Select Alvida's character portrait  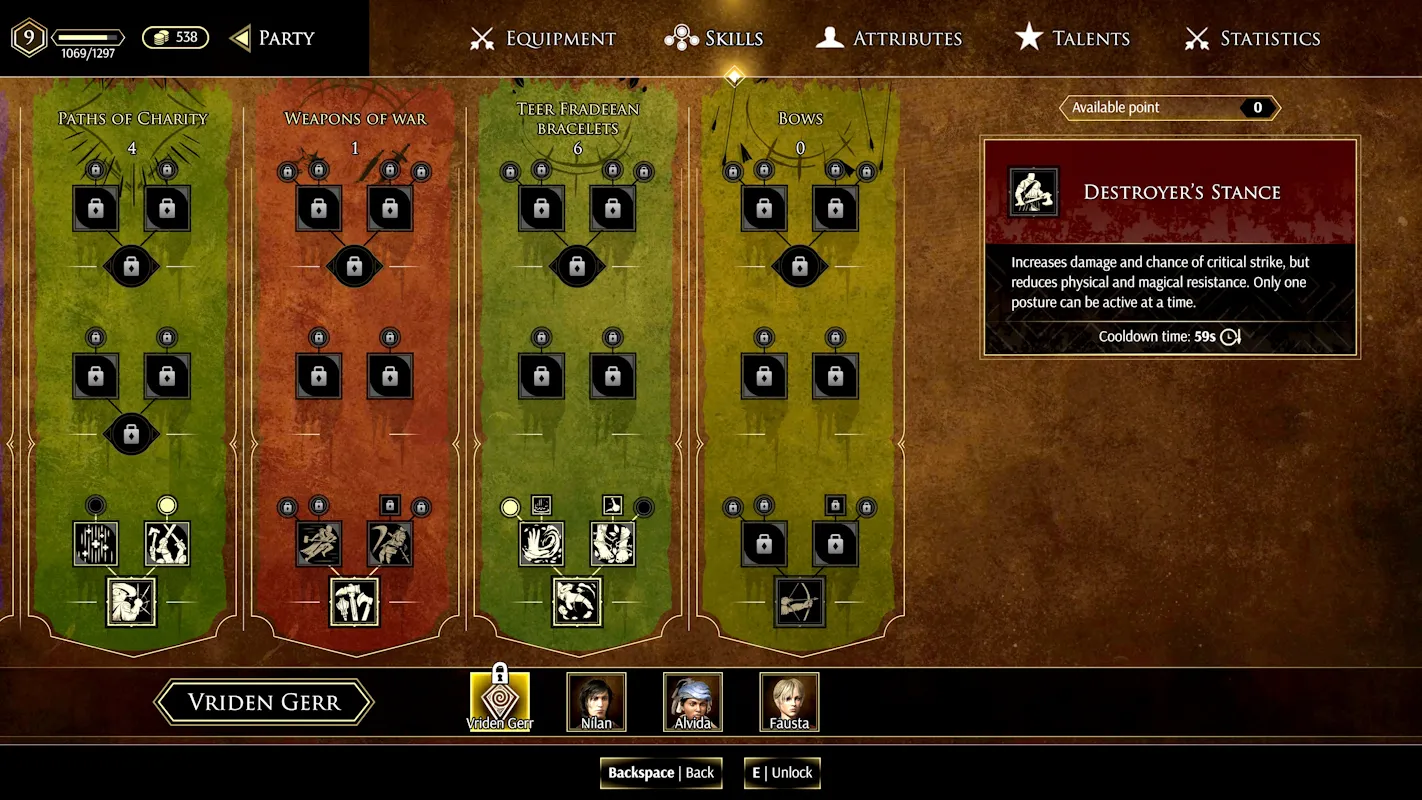pos(693,701)
